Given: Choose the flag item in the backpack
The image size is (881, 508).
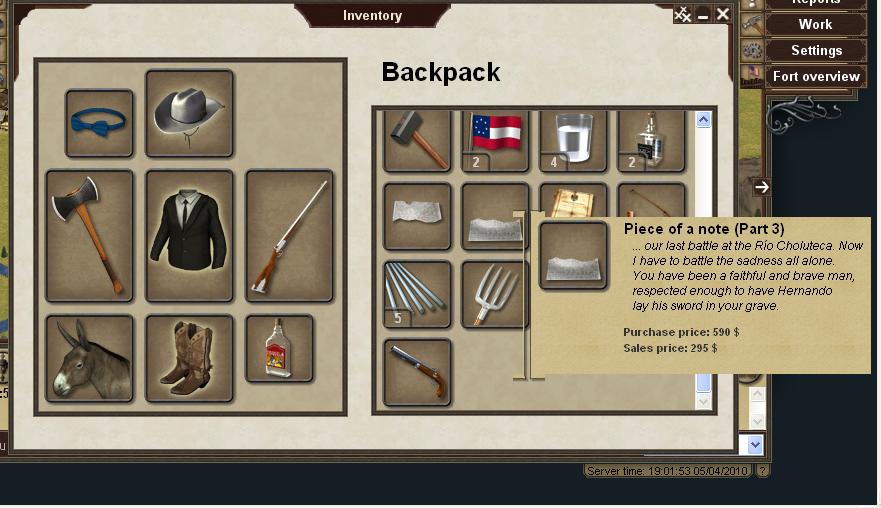Looking at the screenshot, I should [x=495, y=138].
